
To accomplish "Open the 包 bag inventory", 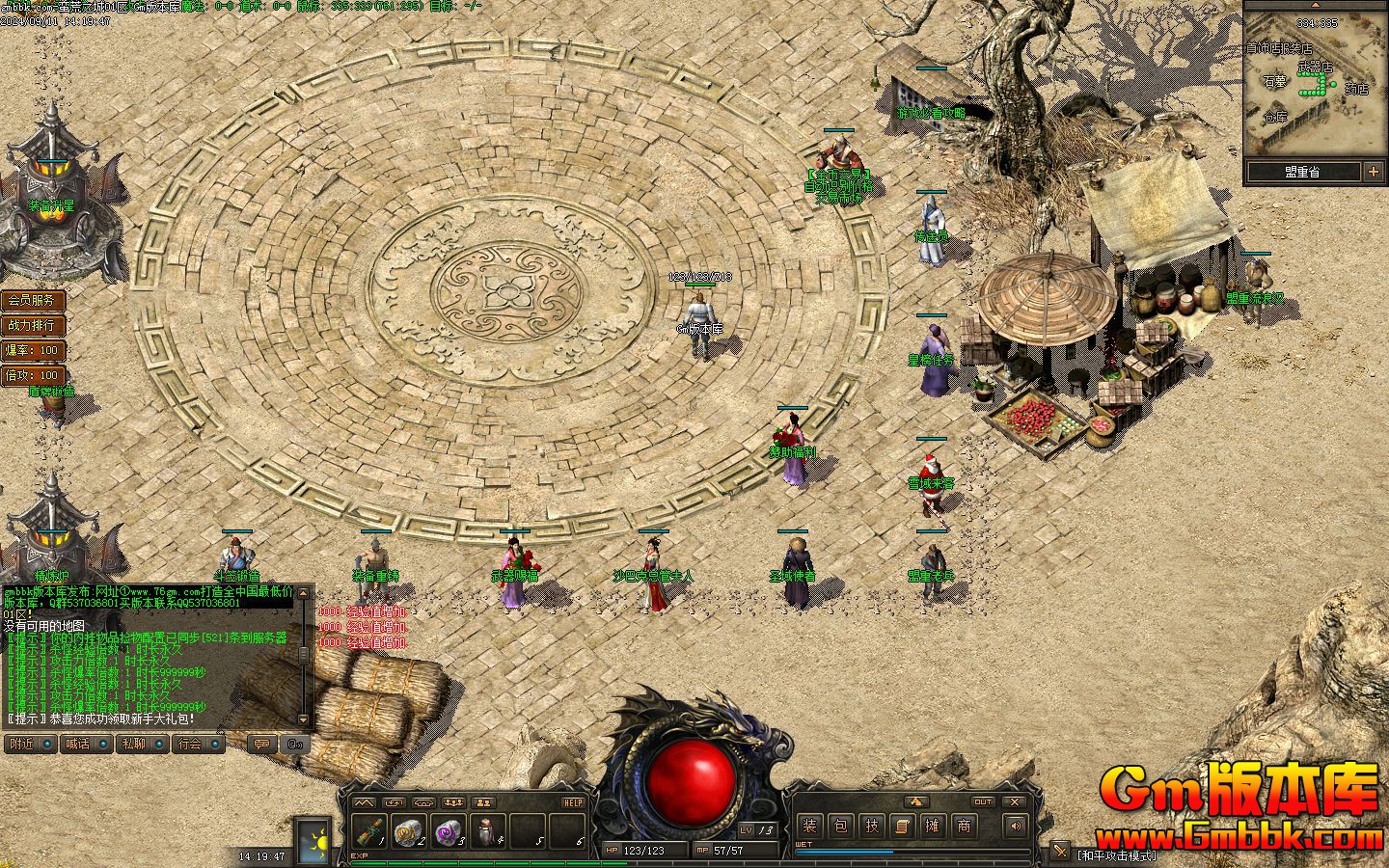I will click(x=840, y=826).
